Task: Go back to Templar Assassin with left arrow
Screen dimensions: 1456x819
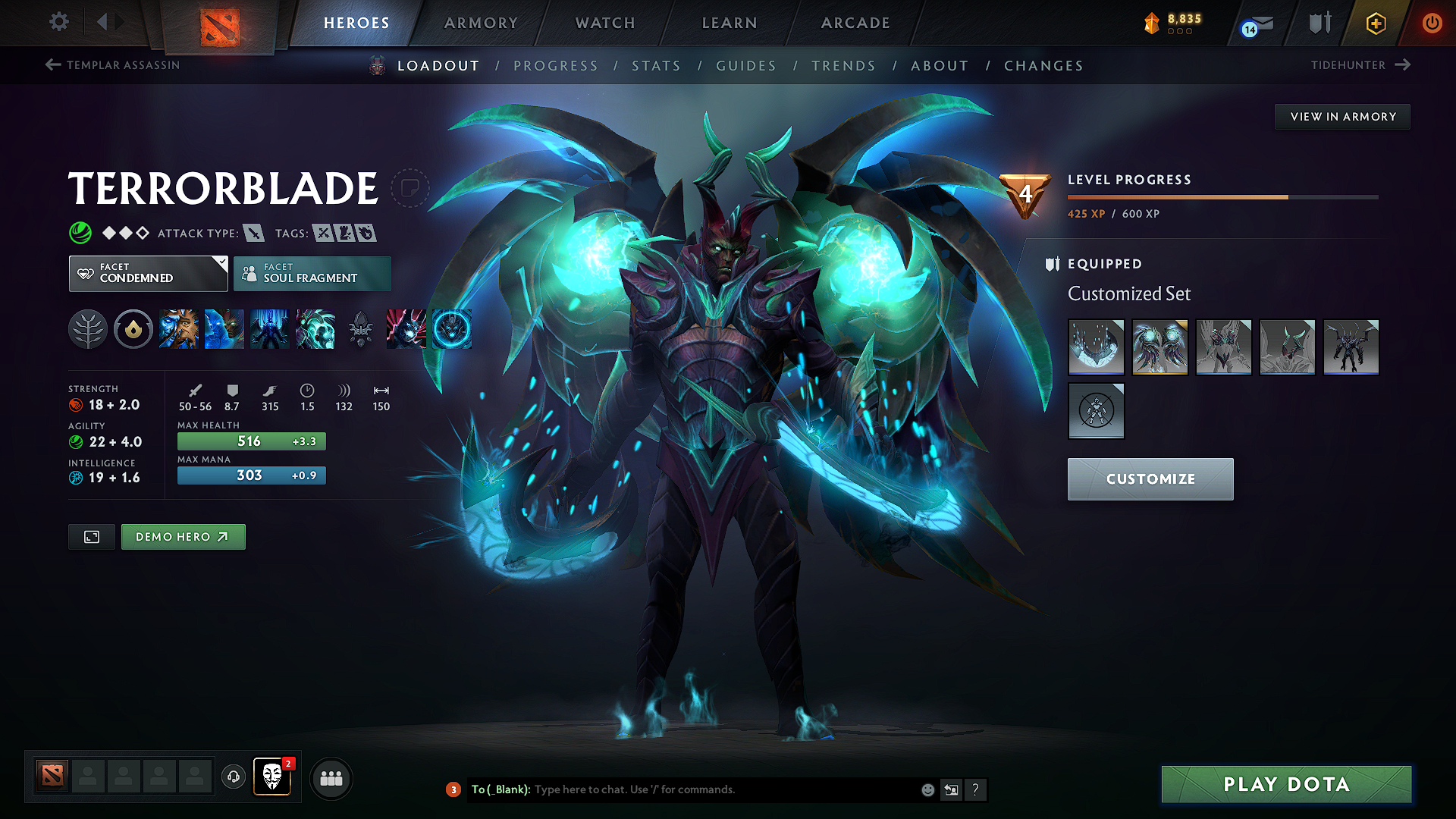Action: tap(52, 65)
